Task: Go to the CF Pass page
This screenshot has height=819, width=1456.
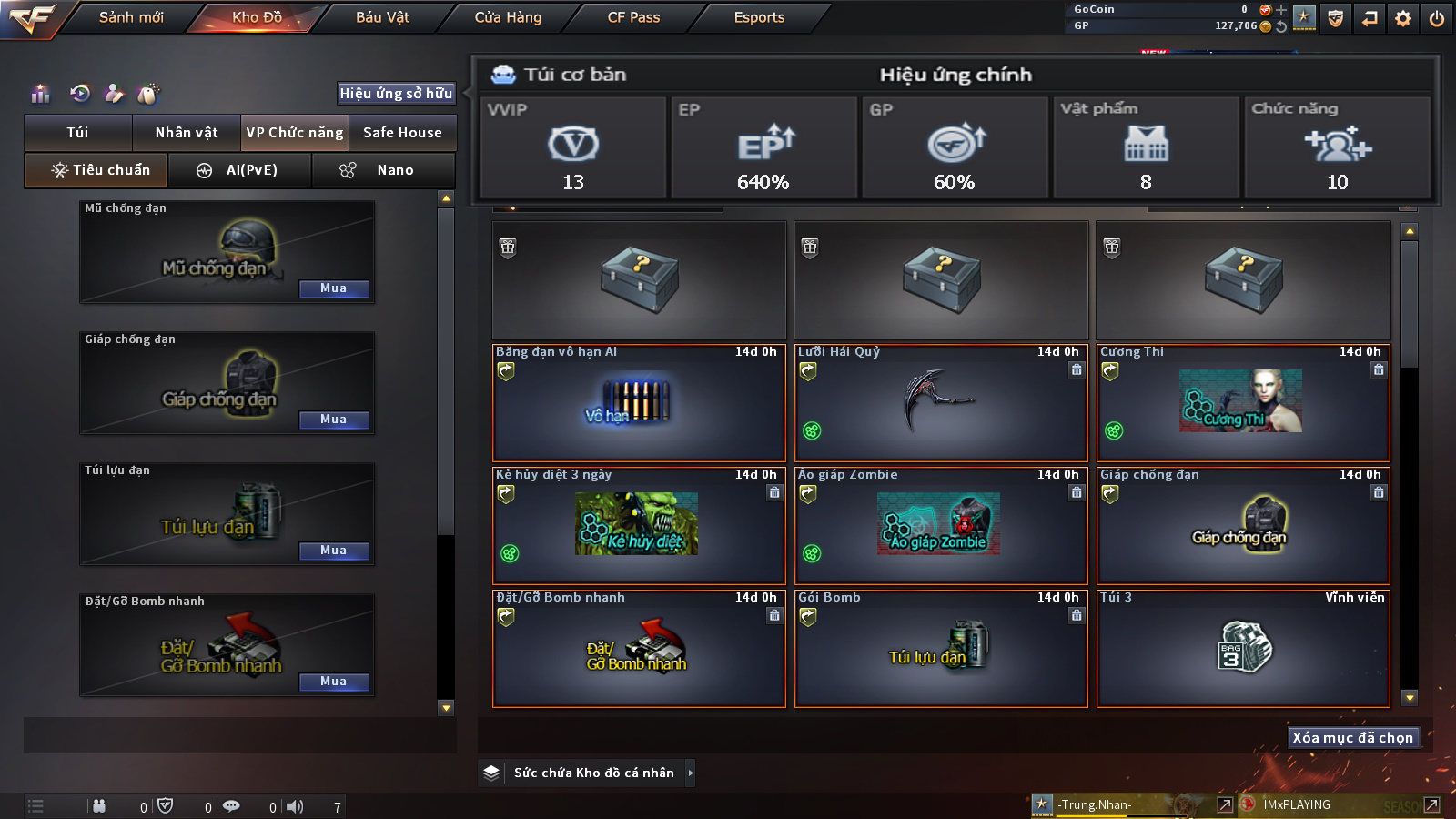Action: pos(633,17)
